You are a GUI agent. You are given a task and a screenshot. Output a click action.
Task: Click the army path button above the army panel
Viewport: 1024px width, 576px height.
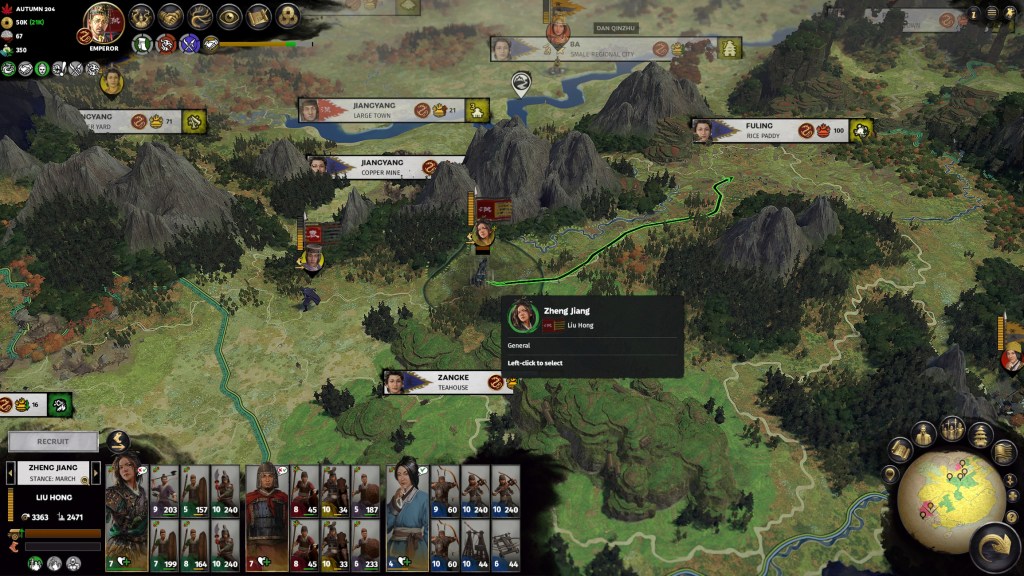pos(119,441)
